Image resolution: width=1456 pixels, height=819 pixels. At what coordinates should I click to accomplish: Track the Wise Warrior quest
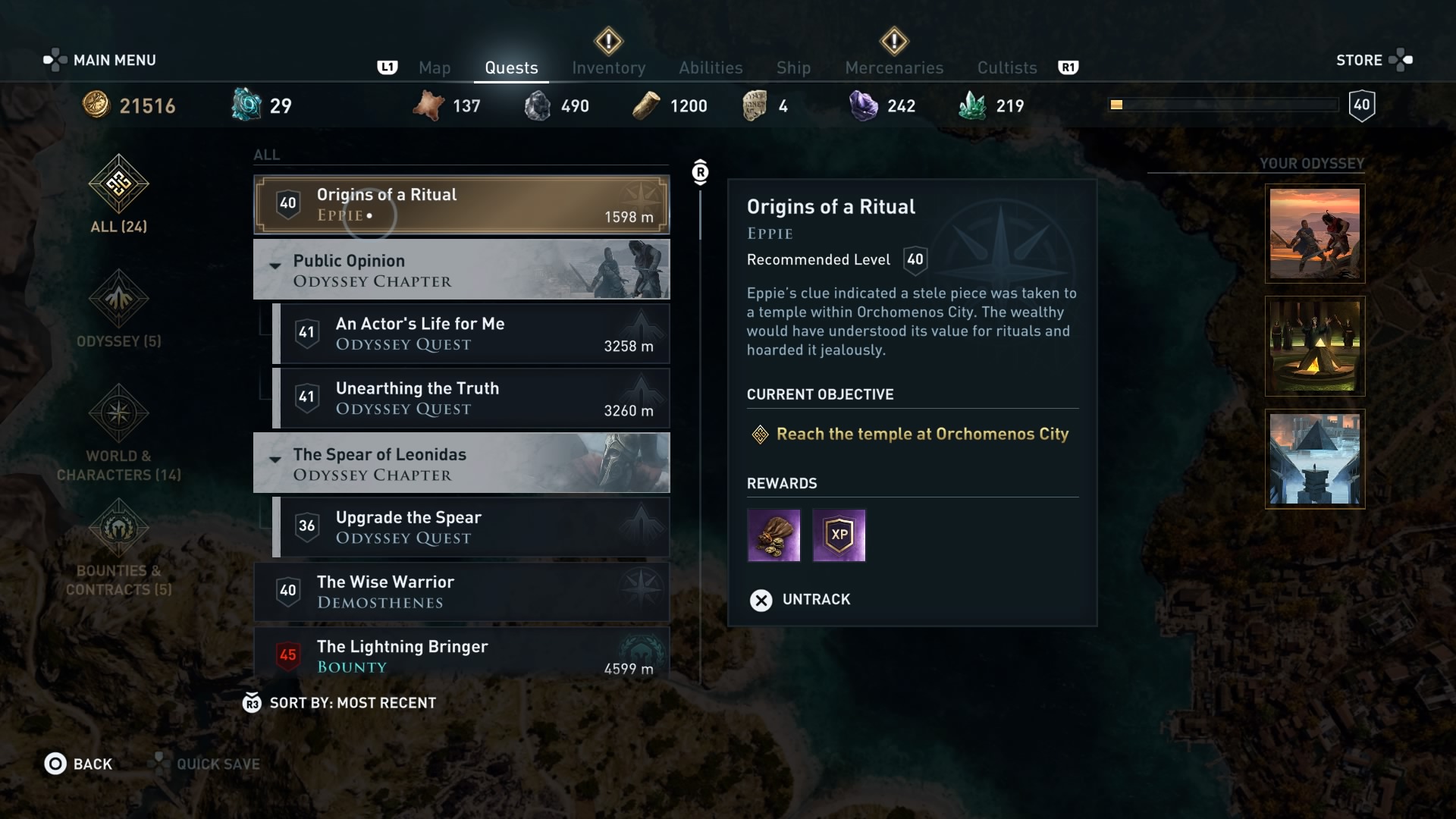(461, 592)
